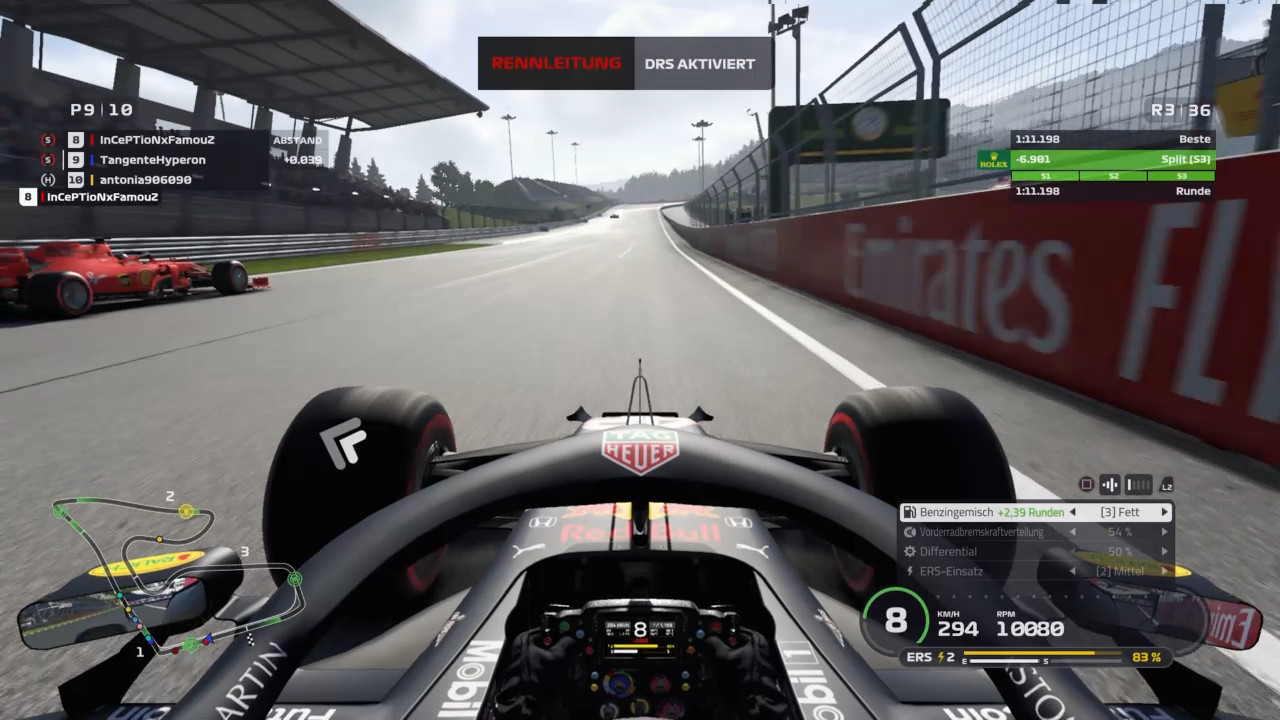Lower ERS-Einsatz with its left arrow
The height and width of the screenshot is (720, 1280).
click(1073, 571)
